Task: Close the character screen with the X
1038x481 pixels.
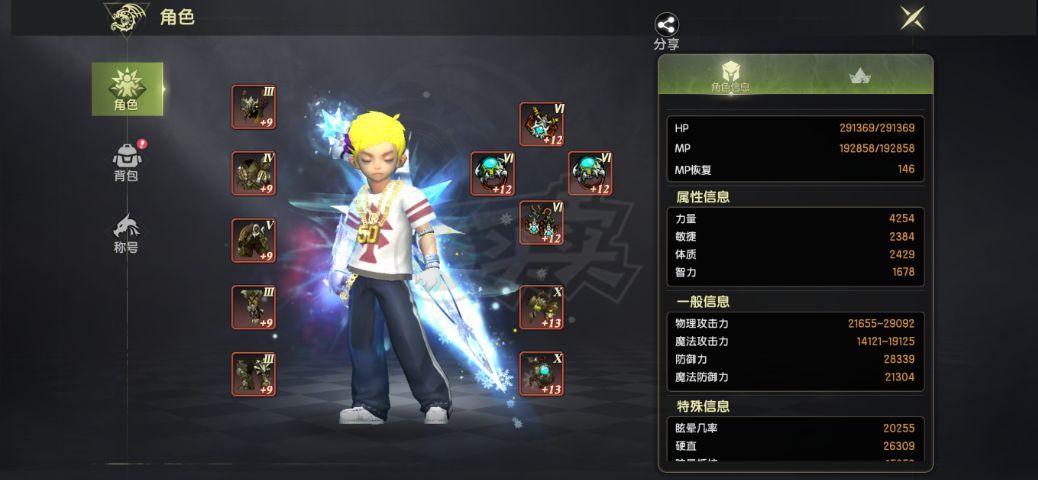Action: point(911,17)
